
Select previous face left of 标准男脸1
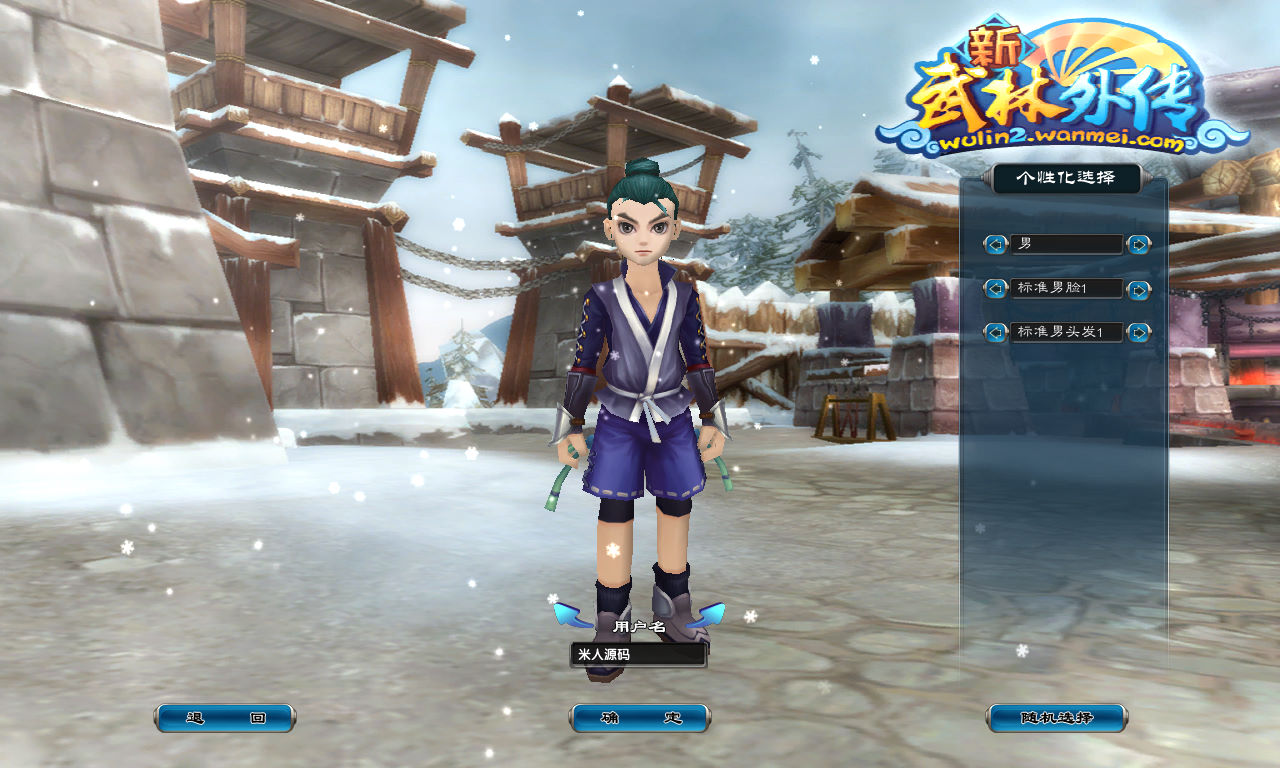point(995,288)
